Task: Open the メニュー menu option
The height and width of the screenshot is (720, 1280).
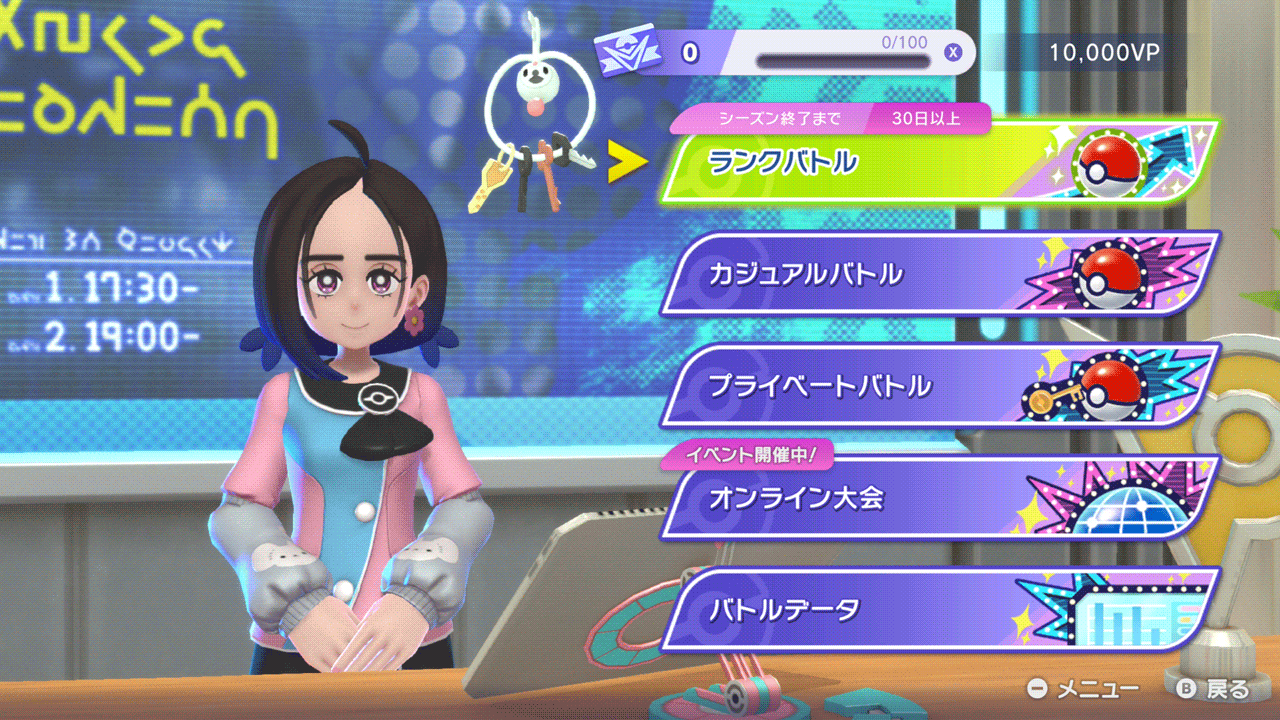Action: (1084, 689)
